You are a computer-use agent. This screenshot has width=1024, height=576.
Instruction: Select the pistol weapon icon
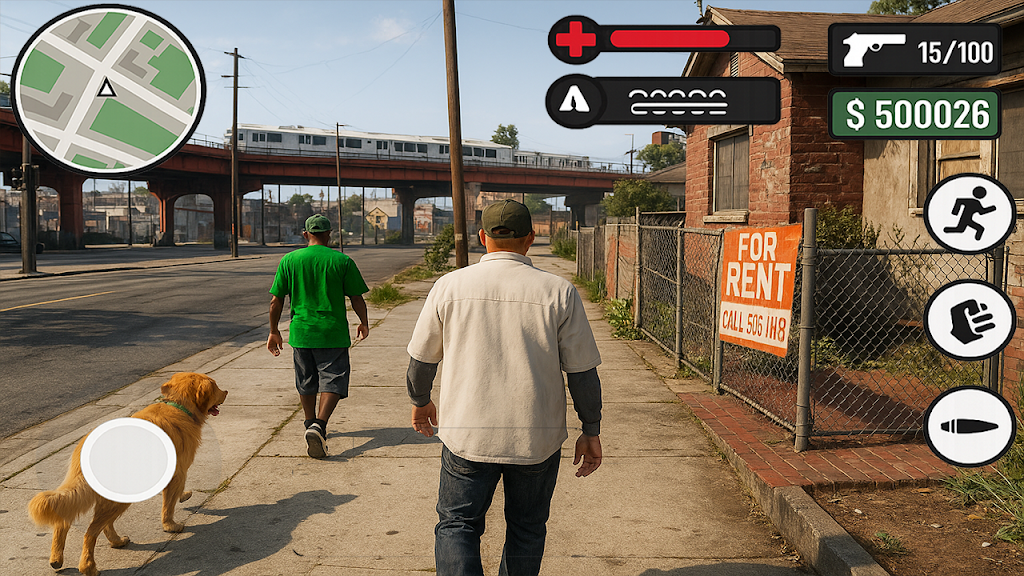(873, 50)
